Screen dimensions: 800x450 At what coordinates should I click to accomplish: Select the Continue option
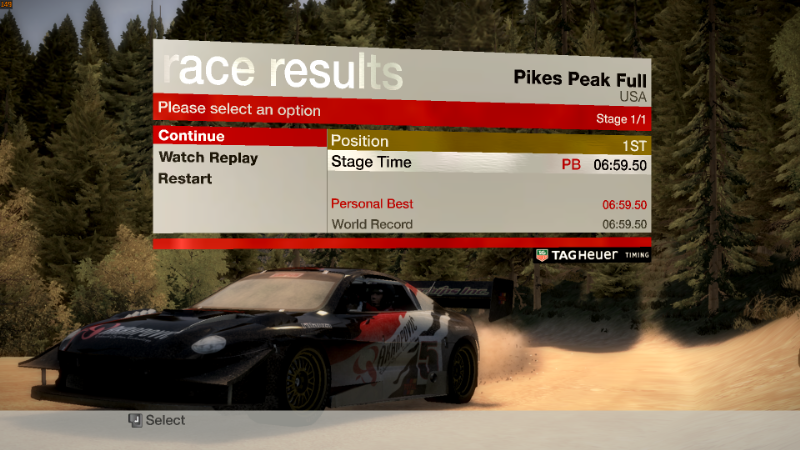pos(191,136)
